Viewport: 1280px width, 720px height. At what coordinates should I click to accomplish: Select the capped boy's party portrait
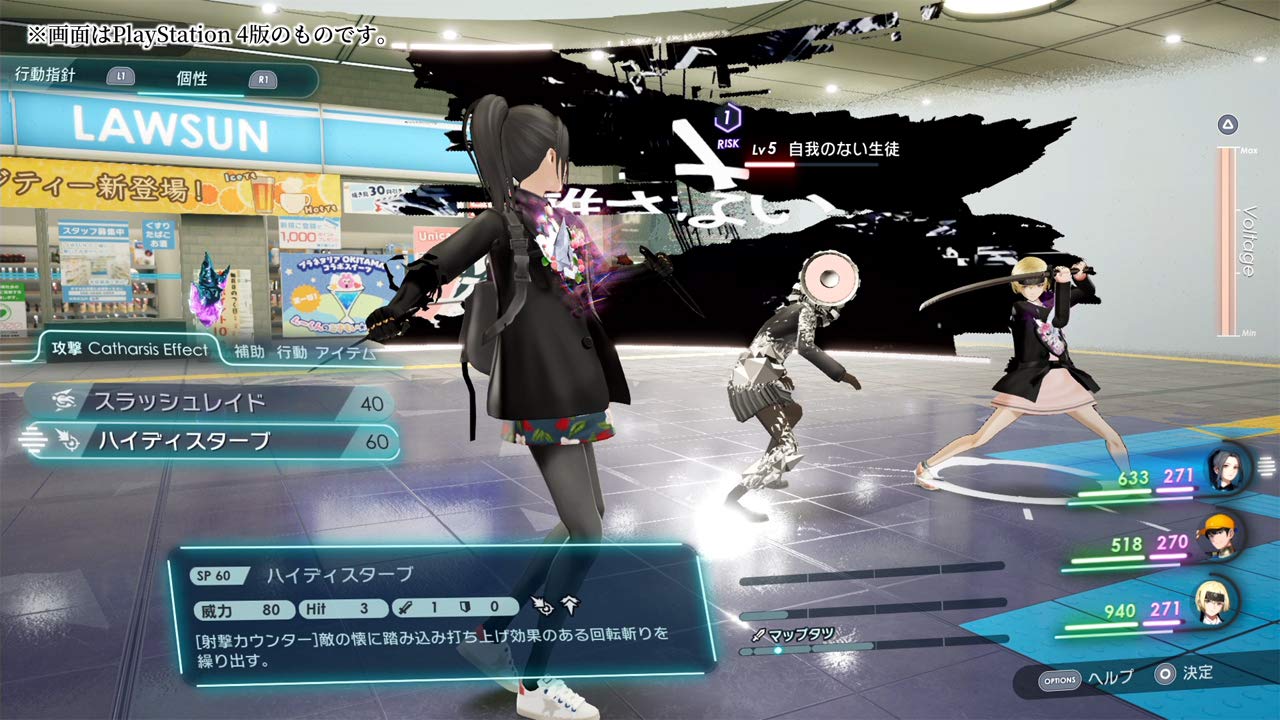(x=1220, y=537)
